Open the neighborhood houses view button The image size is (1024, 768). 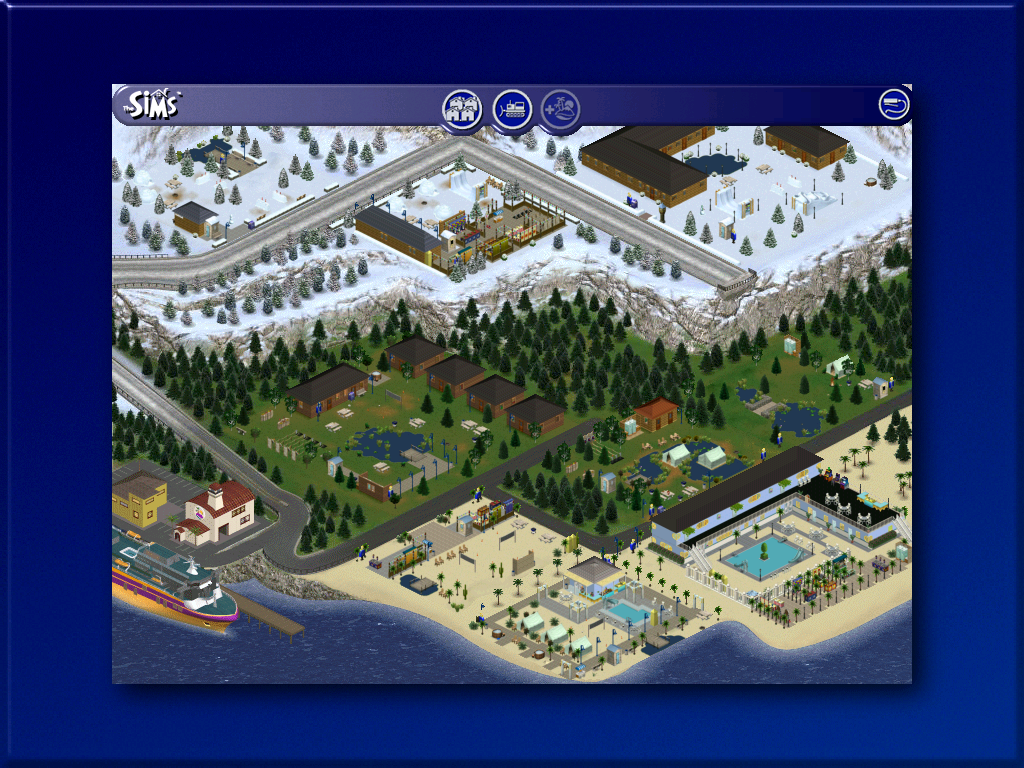(462, 108)
